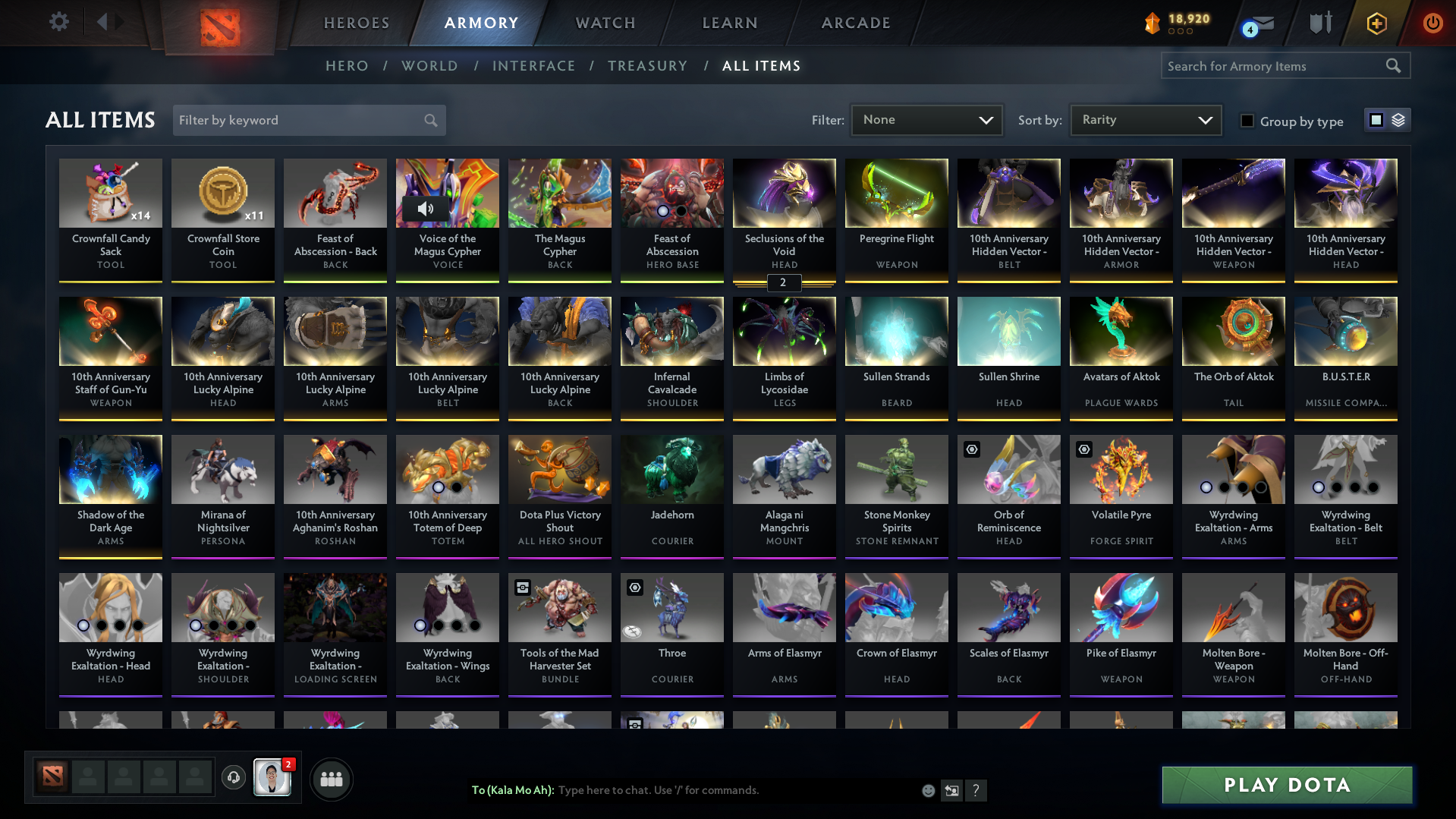This screenshot has height=819, width=1456.
Task: Open the friends list grid icon
Action: click(331, 779)
